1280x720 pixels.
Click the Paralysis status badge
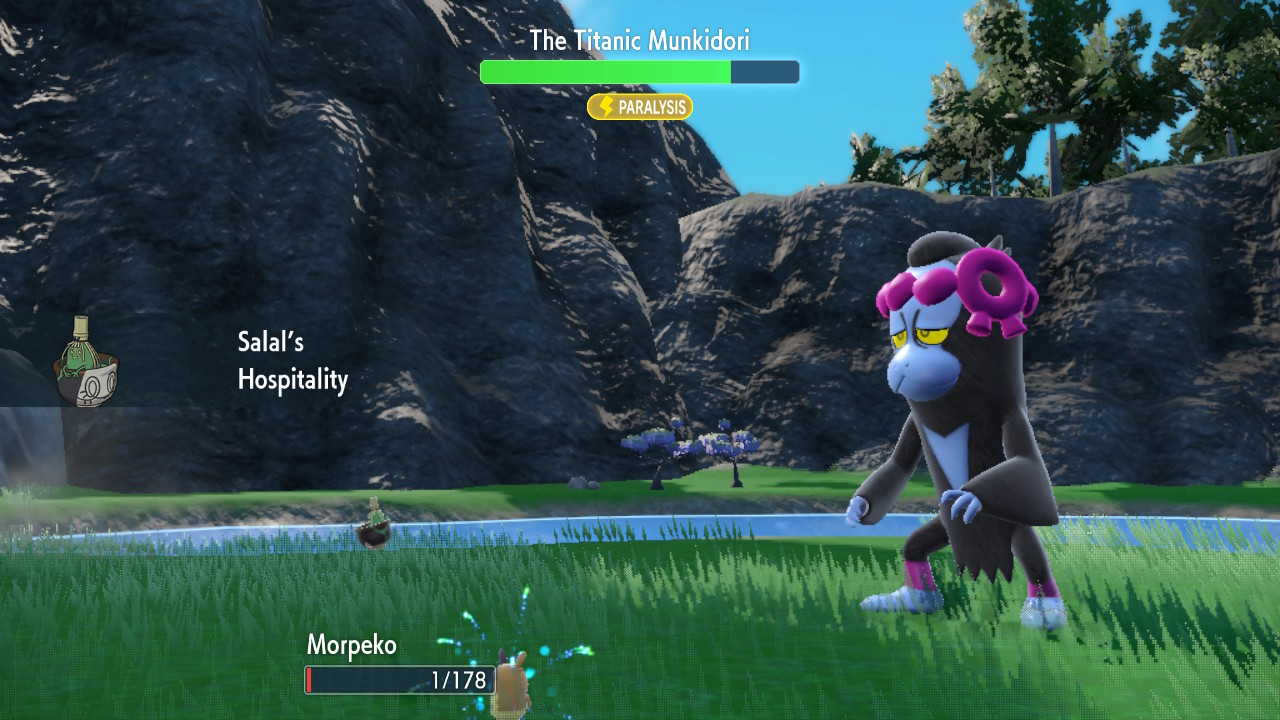[640, 107]
